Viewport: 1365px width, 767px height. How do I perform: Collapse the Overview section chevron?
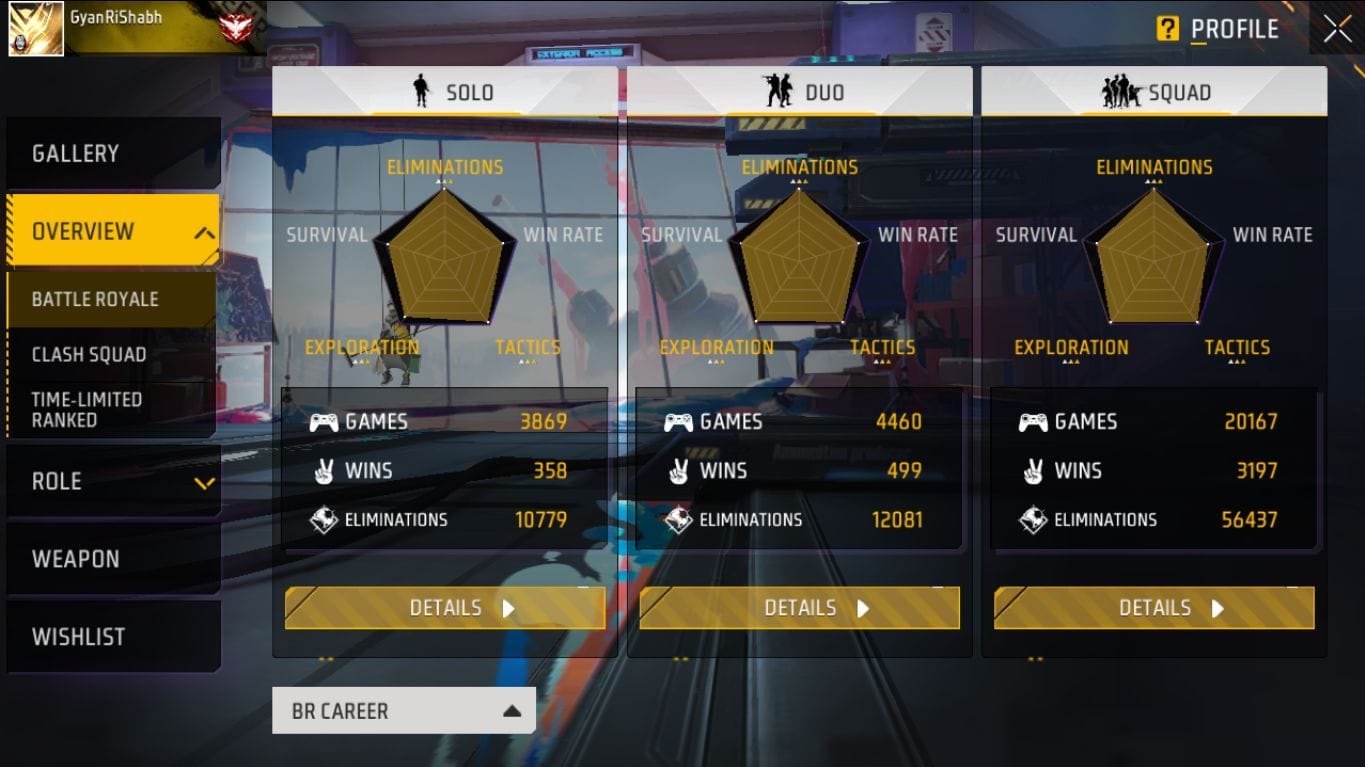[206, 230]
